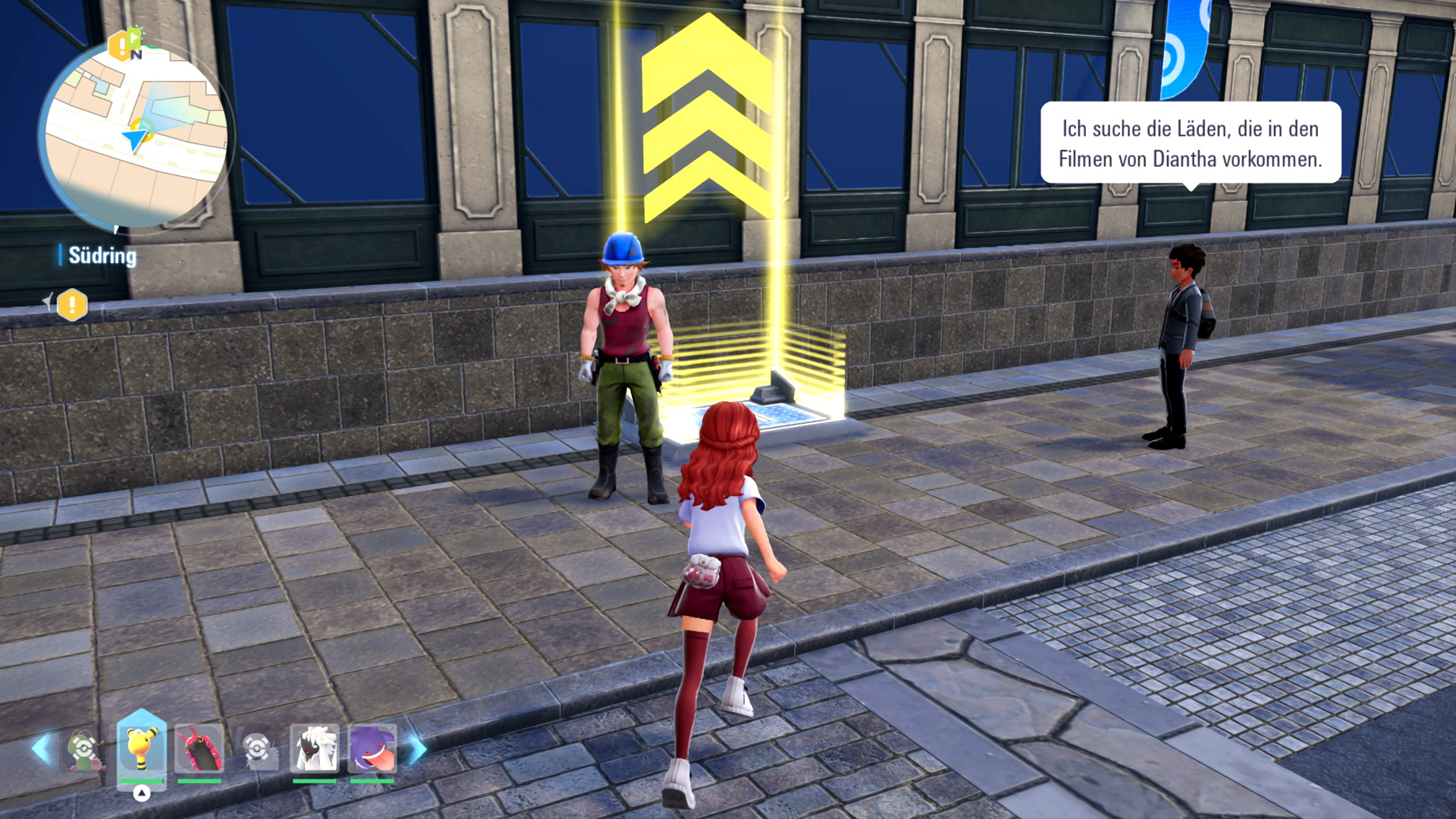Select the highlighted Ampharos party slot
The height and width of the screenshot is (819, 1456).
pos(142,748)
